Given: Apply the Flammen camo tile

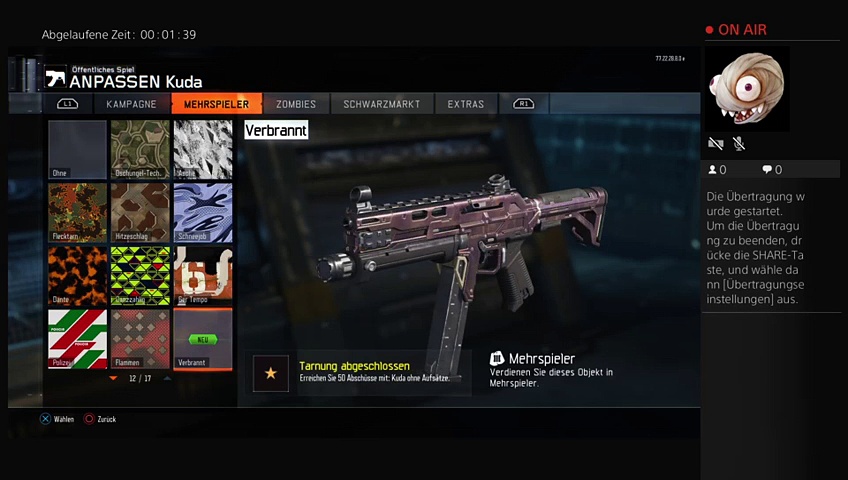Looking at the screenshot, I should pos(140,338).
